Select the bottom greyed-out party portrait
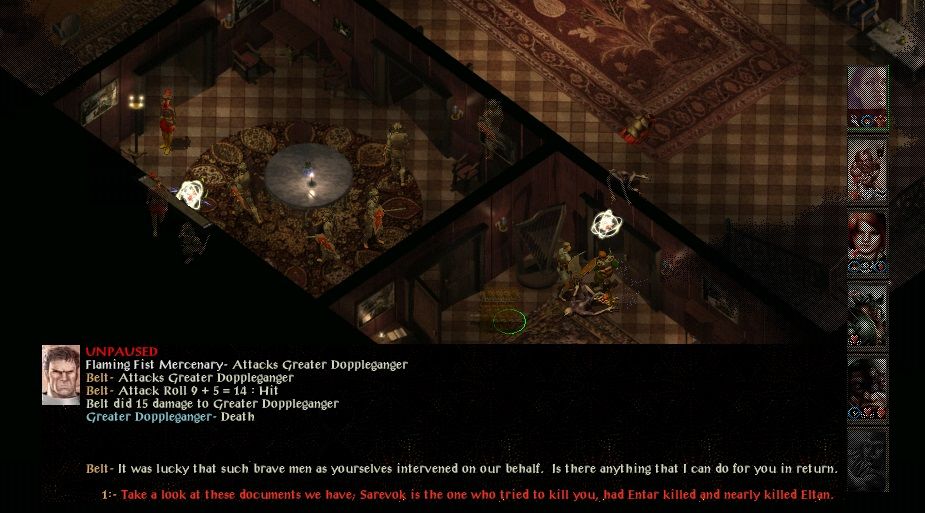The image size is (925, 513). coord(867,458)
